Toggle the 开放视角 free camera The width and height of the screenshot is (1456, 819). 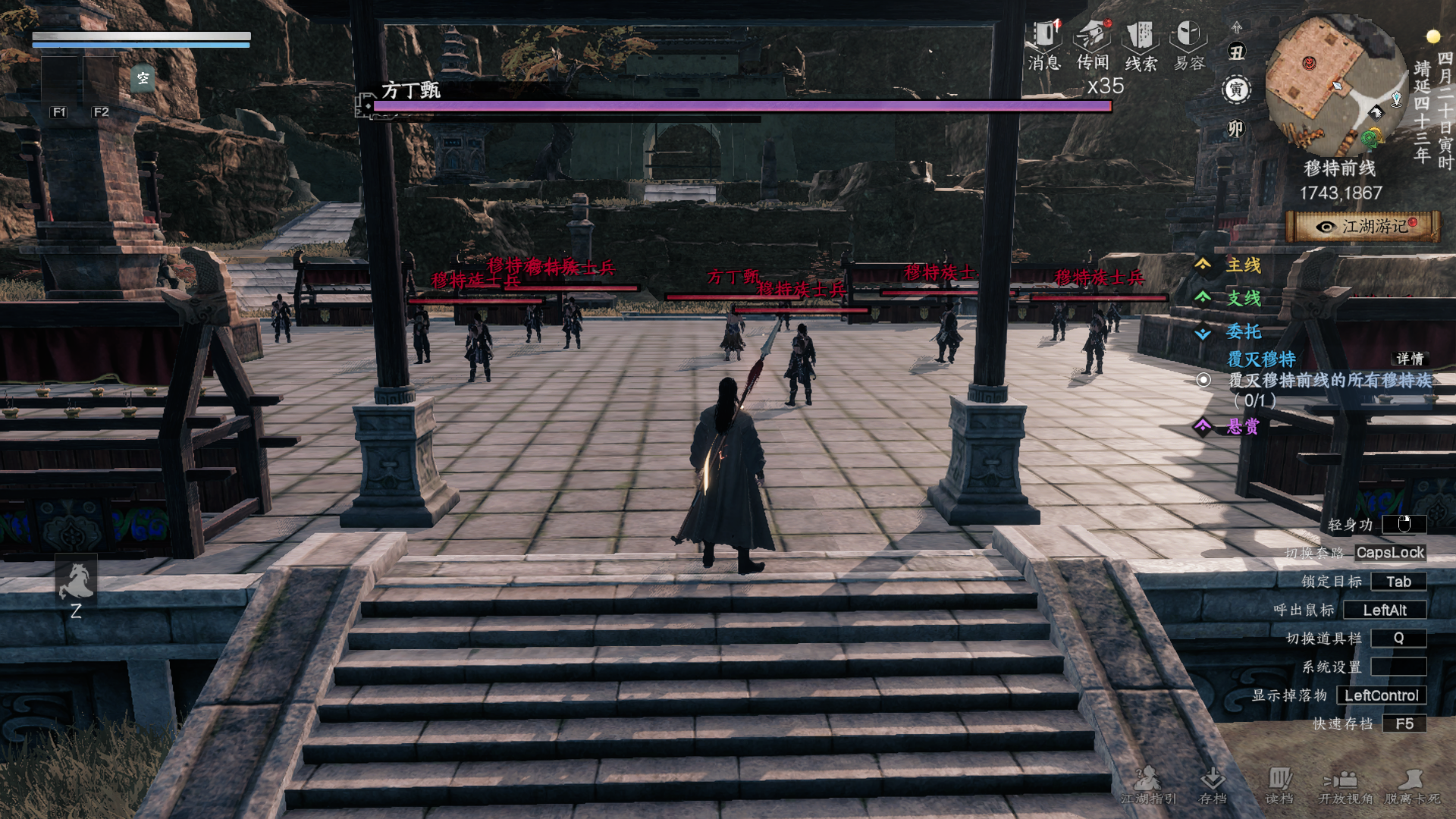point(1345,783)
